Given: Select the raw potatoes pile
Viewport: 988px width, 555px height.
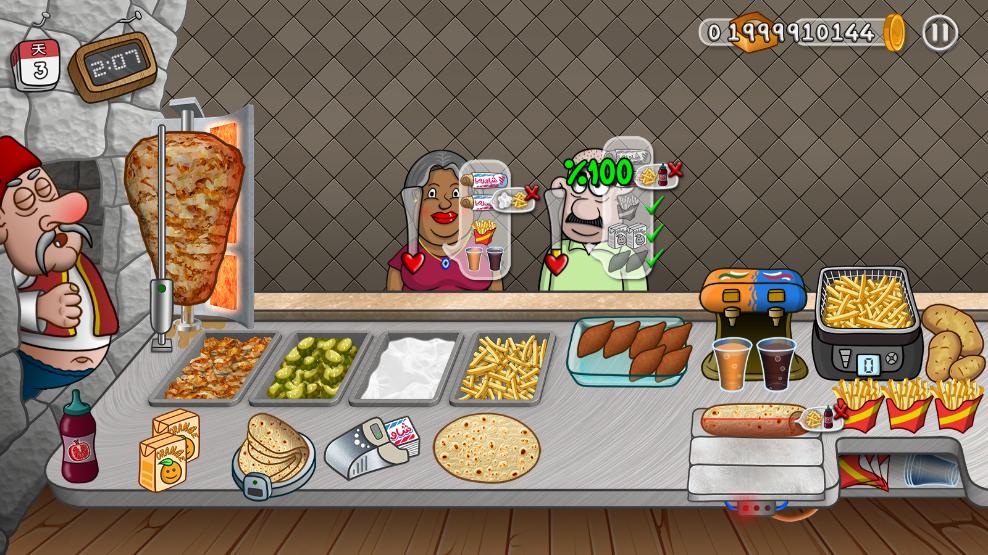Looking at the screenshot, I should point(953,340).
